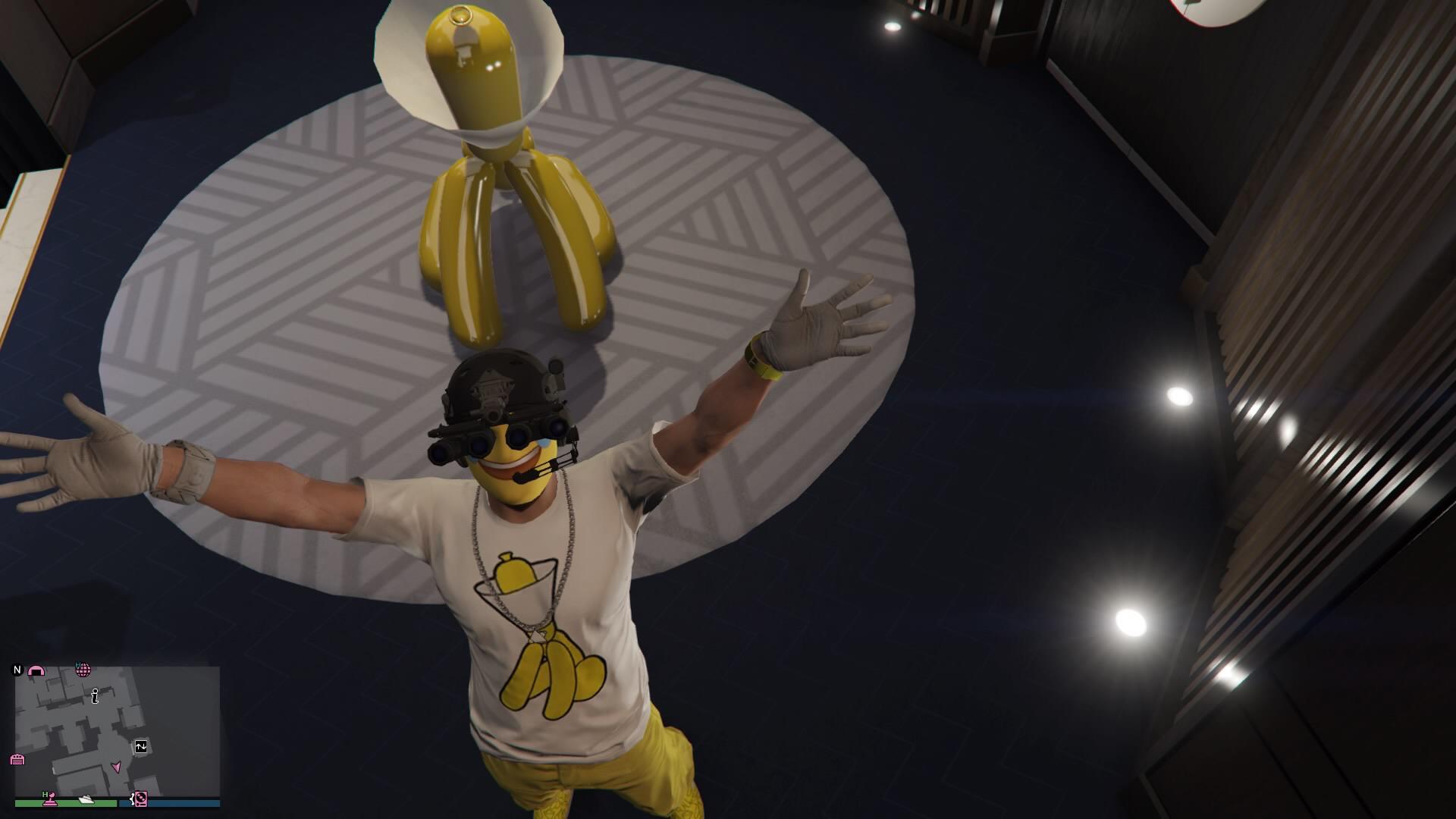
Task: Click the yacht blip on the minimap
Action: [x=86, y=801]
